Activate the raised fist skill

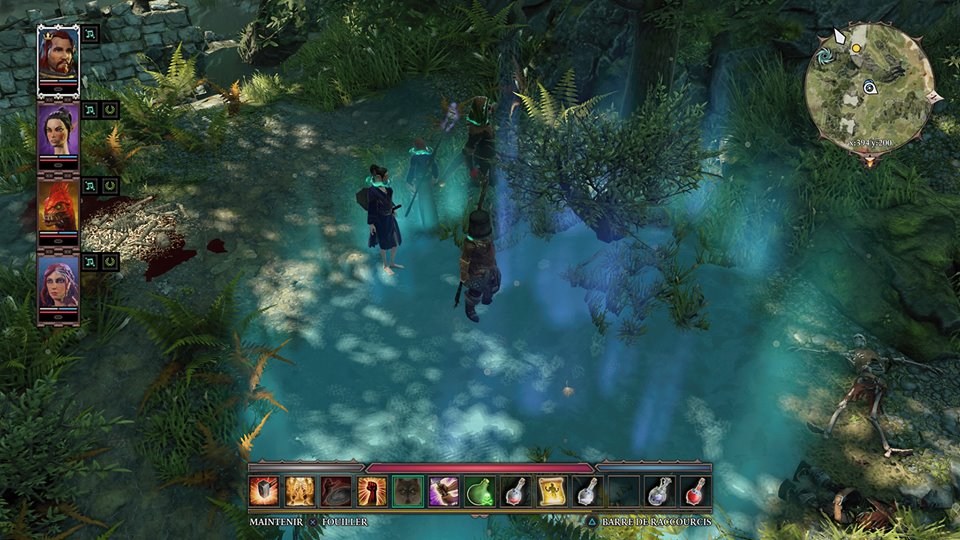tap(371, 491)
